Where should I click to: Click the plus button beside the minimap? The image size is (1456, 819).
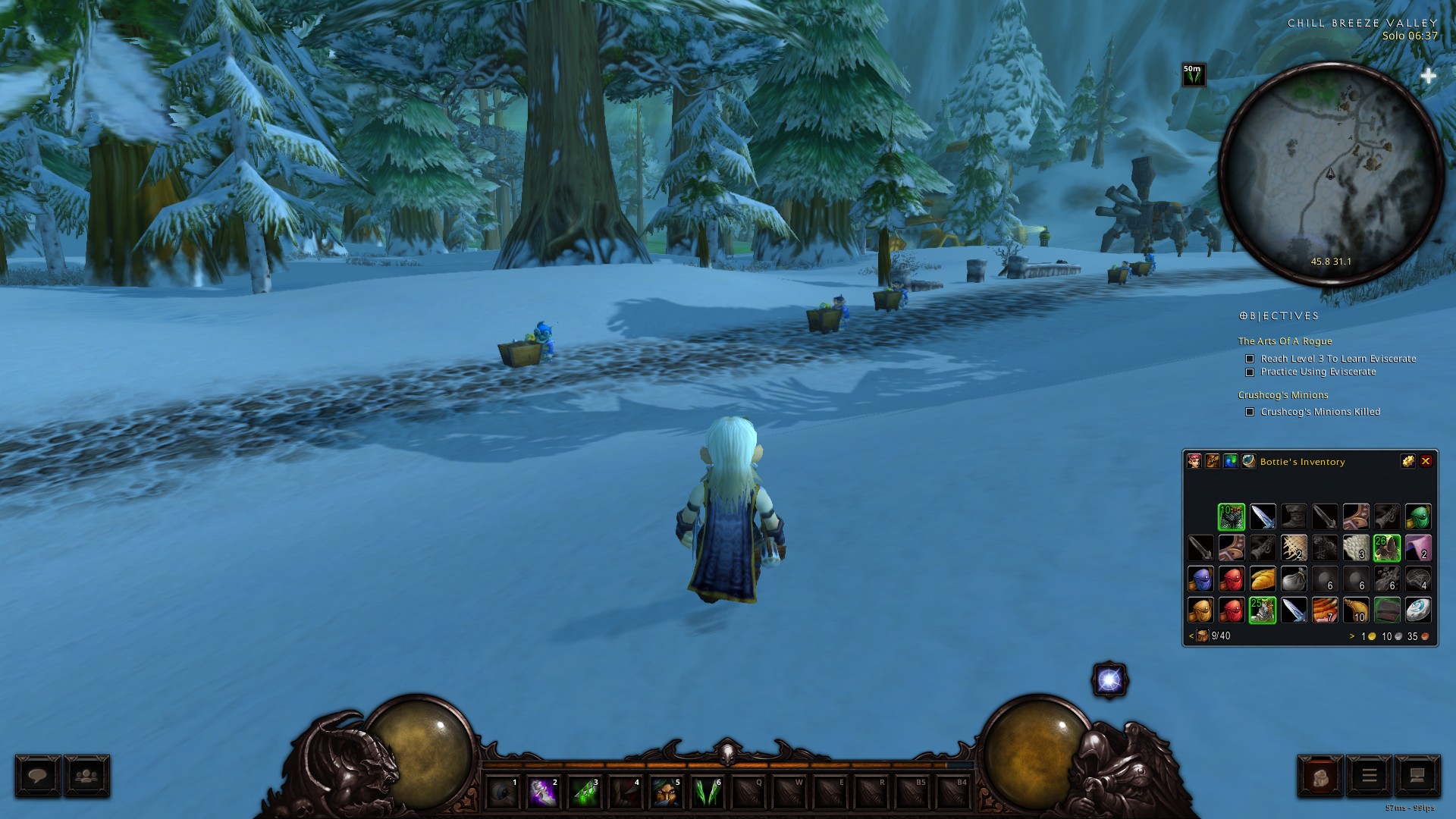[1428, 76]
